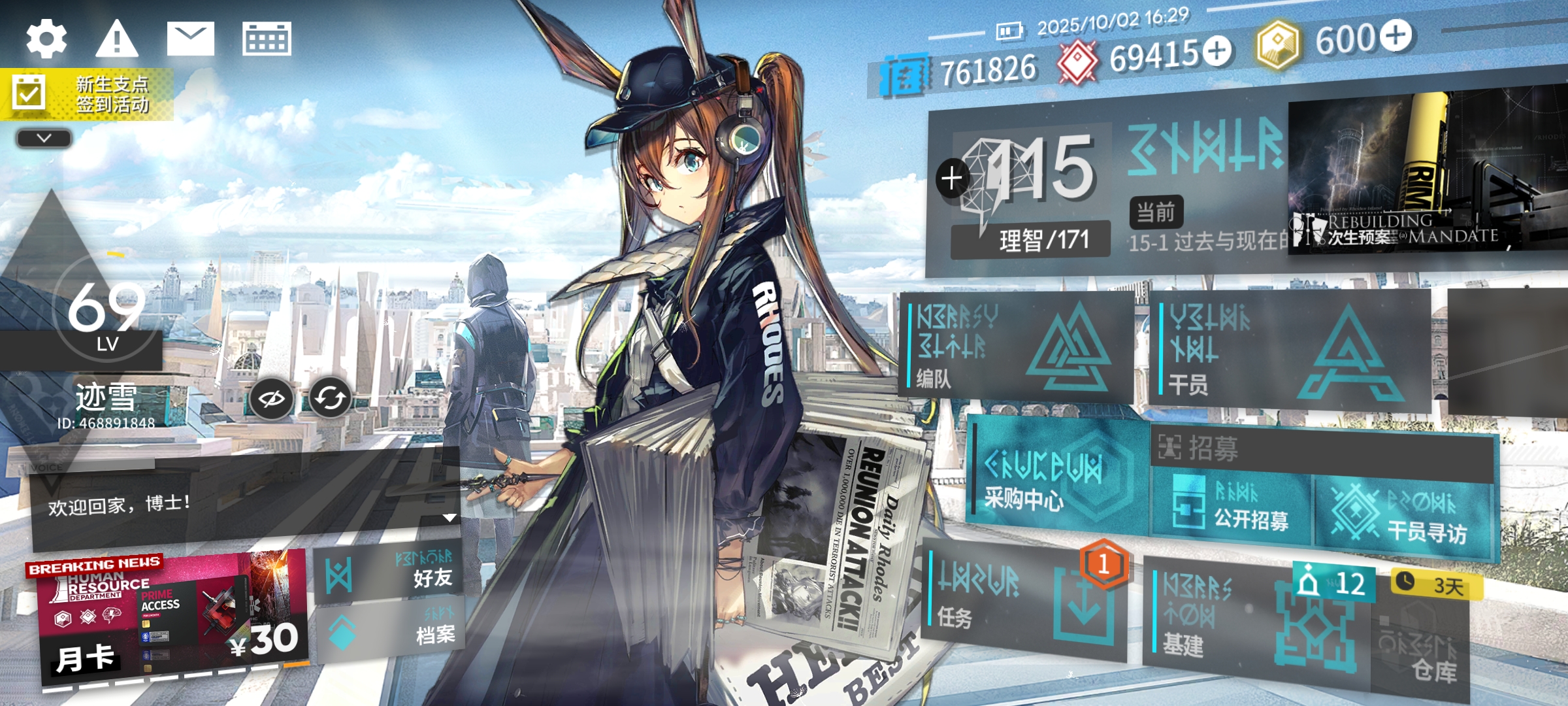Screen dimensions: 1568x706
Task: Restore sanity with the plus button
Action: point(952,178)
